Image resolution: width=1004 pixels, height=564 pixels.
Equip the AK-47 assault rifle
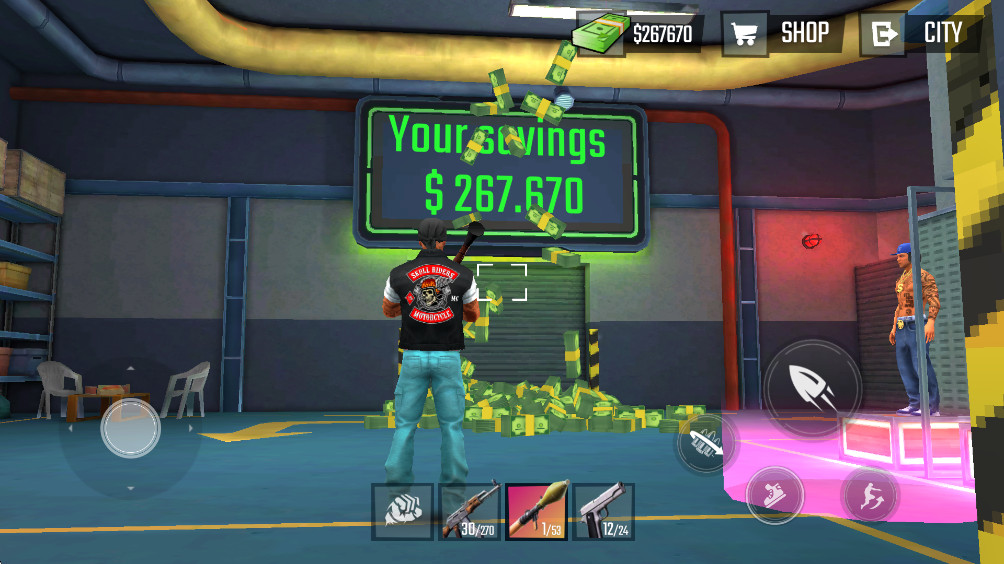click(x=469, y=511)
